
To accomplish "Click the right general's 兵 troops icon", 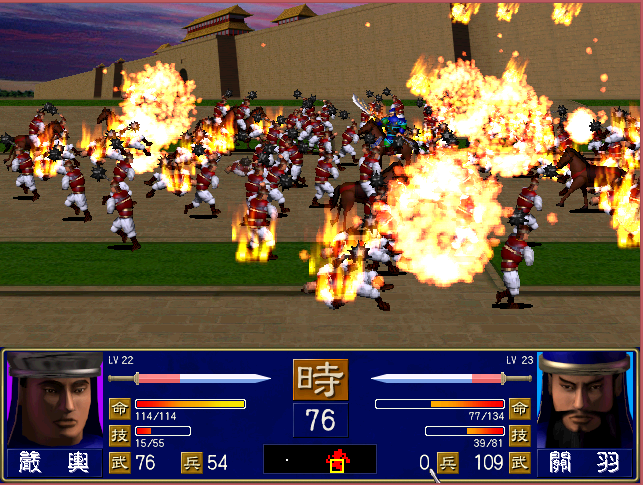I will (x=448, y=462).
